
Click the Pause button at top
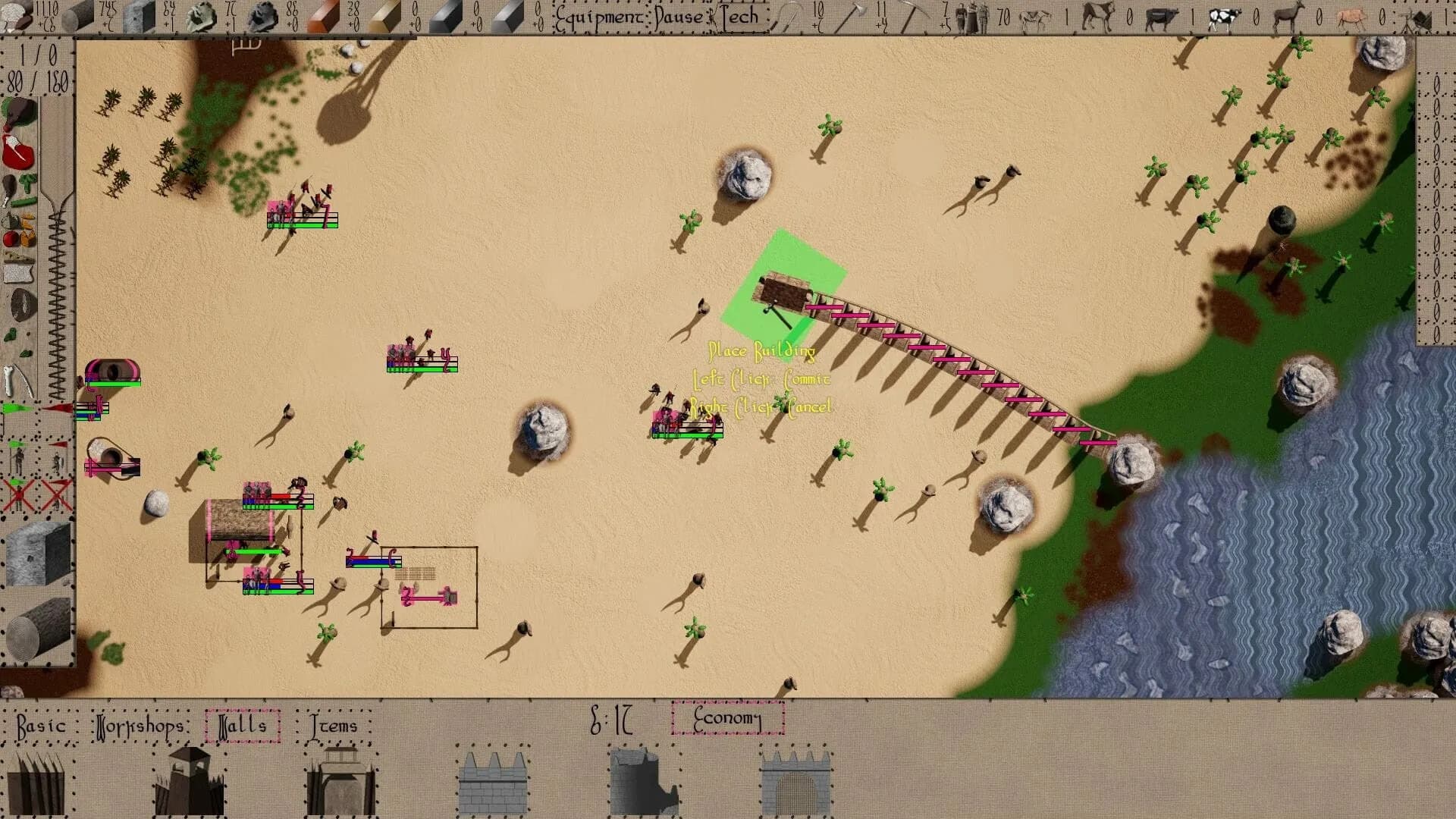point(677,17)
